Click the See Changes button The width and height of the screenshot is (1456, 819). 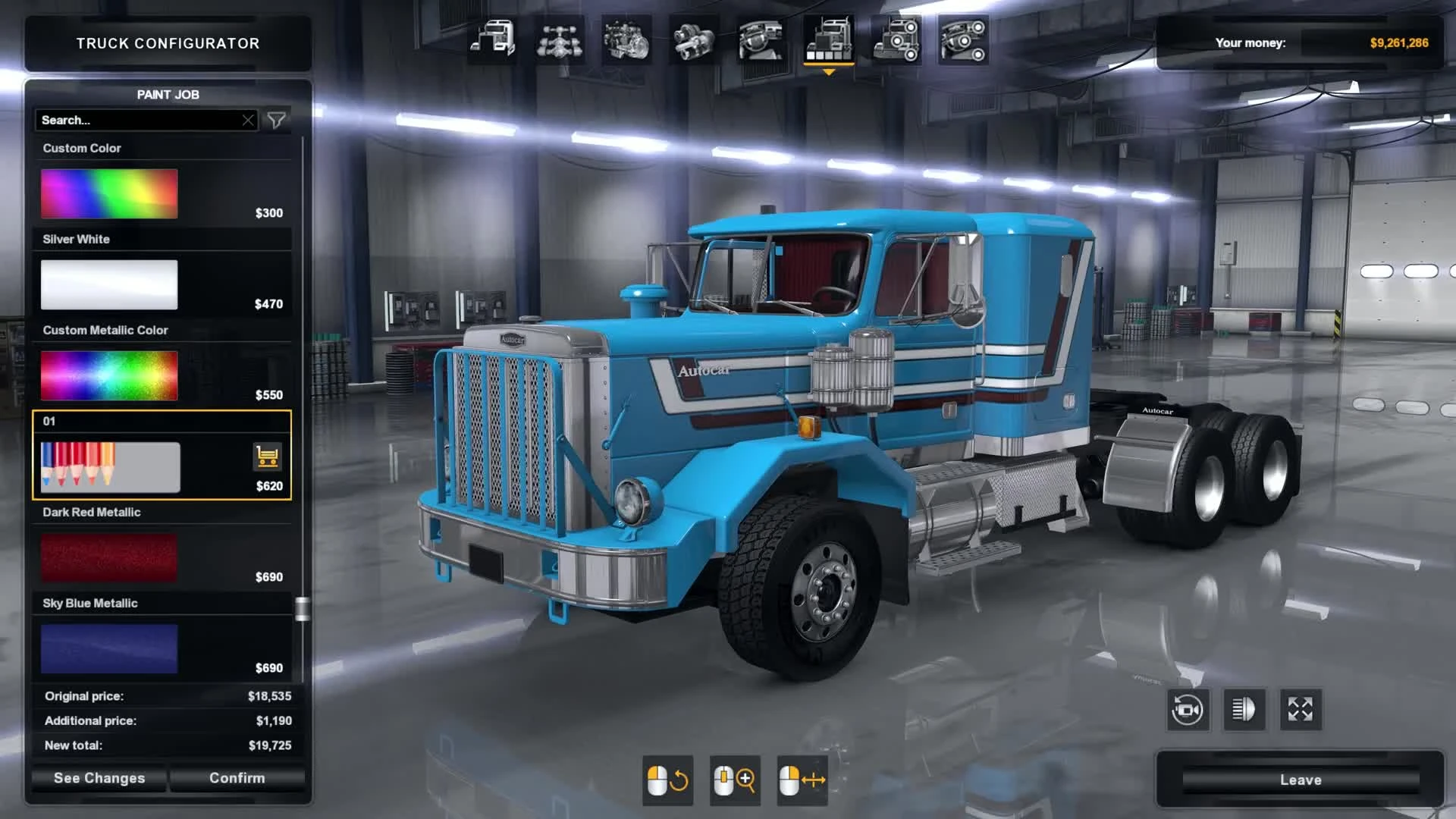[x=99, y=778]
